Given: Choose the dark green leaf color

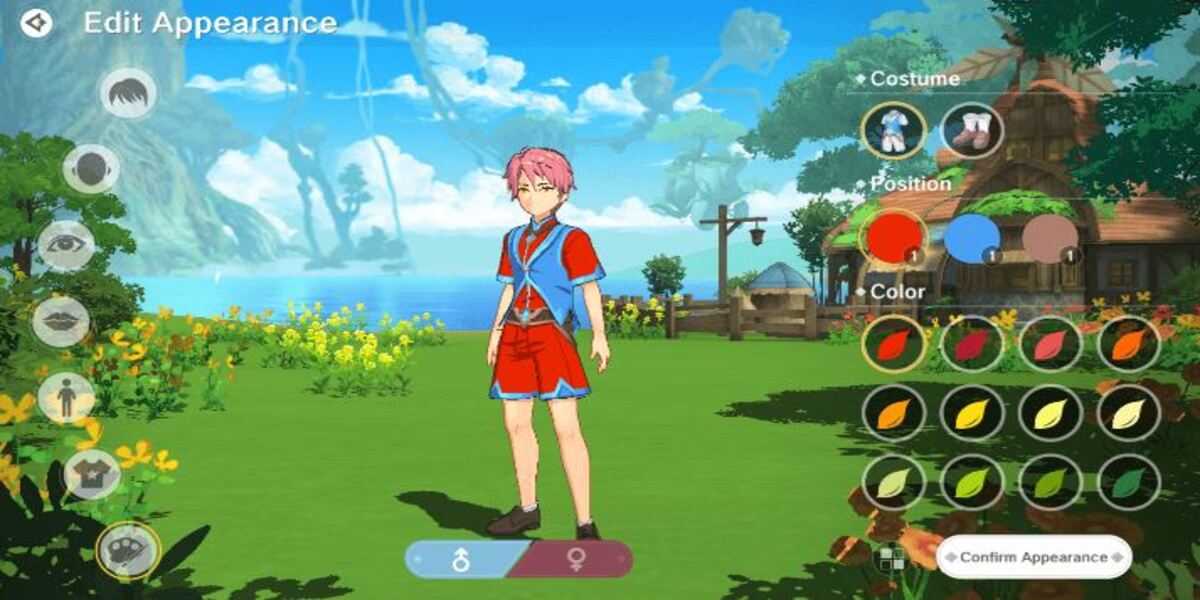Looking at the screenshot, I should coord(1129,482).
